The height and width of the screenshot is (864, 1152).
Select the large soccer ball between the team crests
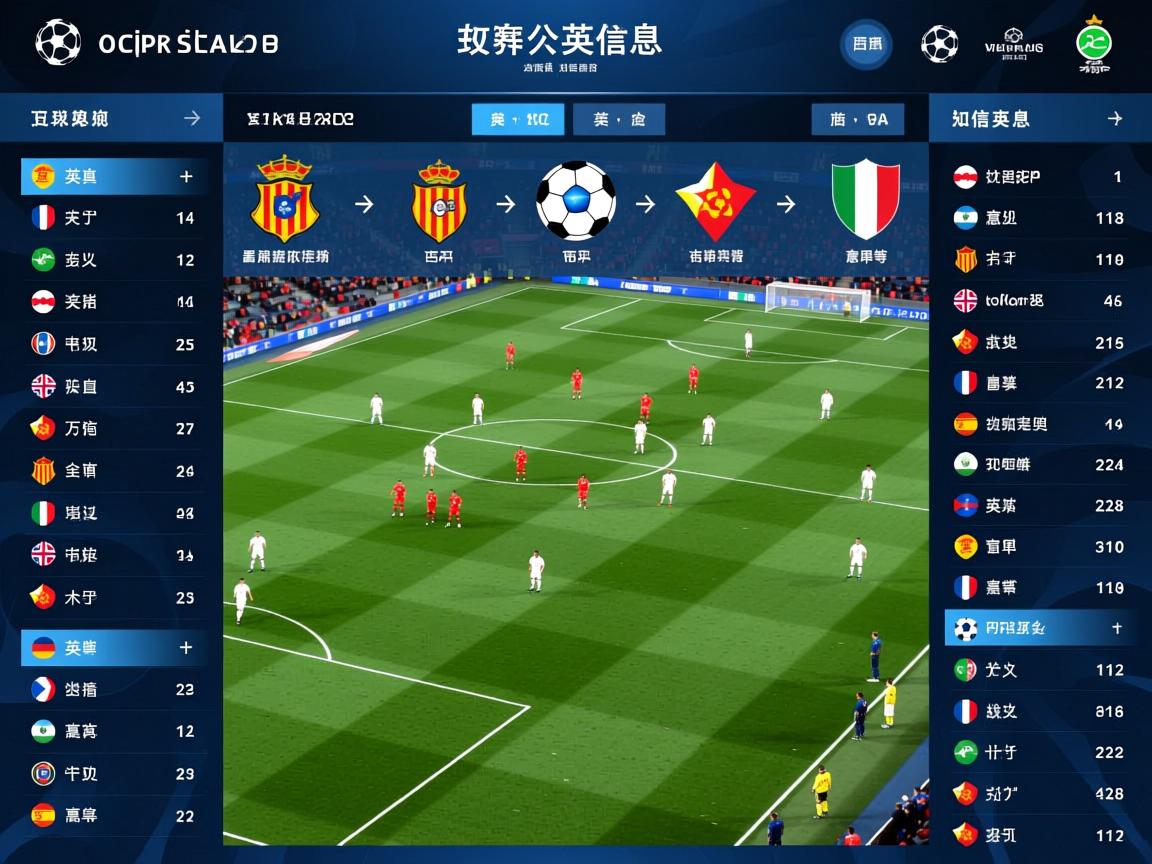575,200
